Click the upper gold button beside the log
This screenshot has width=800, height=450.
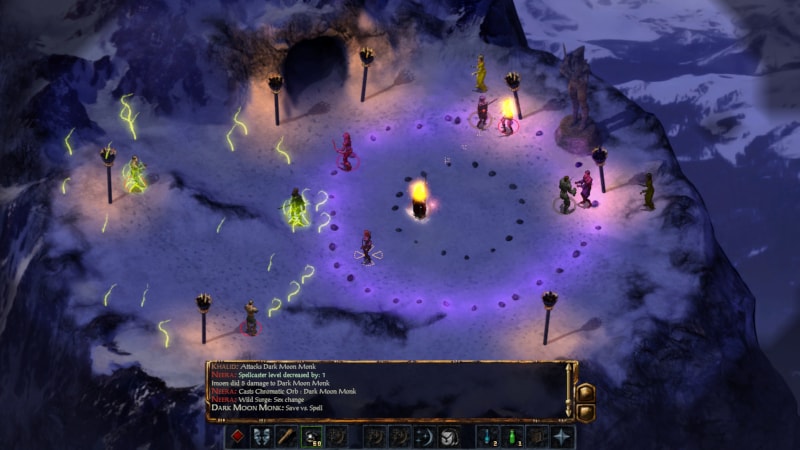pyautogui.click(x=586, y=392)
